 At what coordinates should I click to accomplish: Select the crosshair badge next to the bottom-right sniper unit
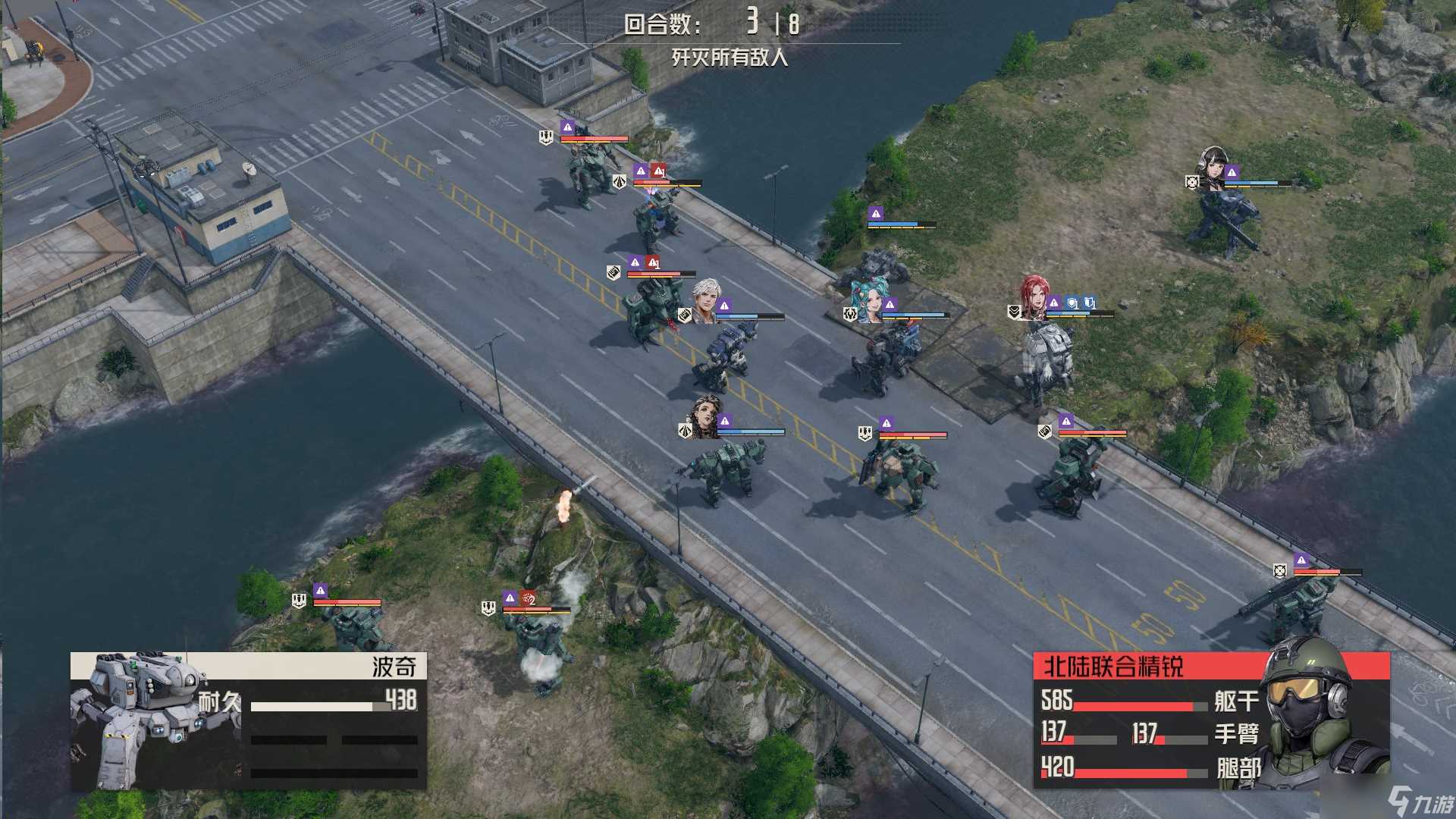pyautogui.click(x=1280, y=571)
